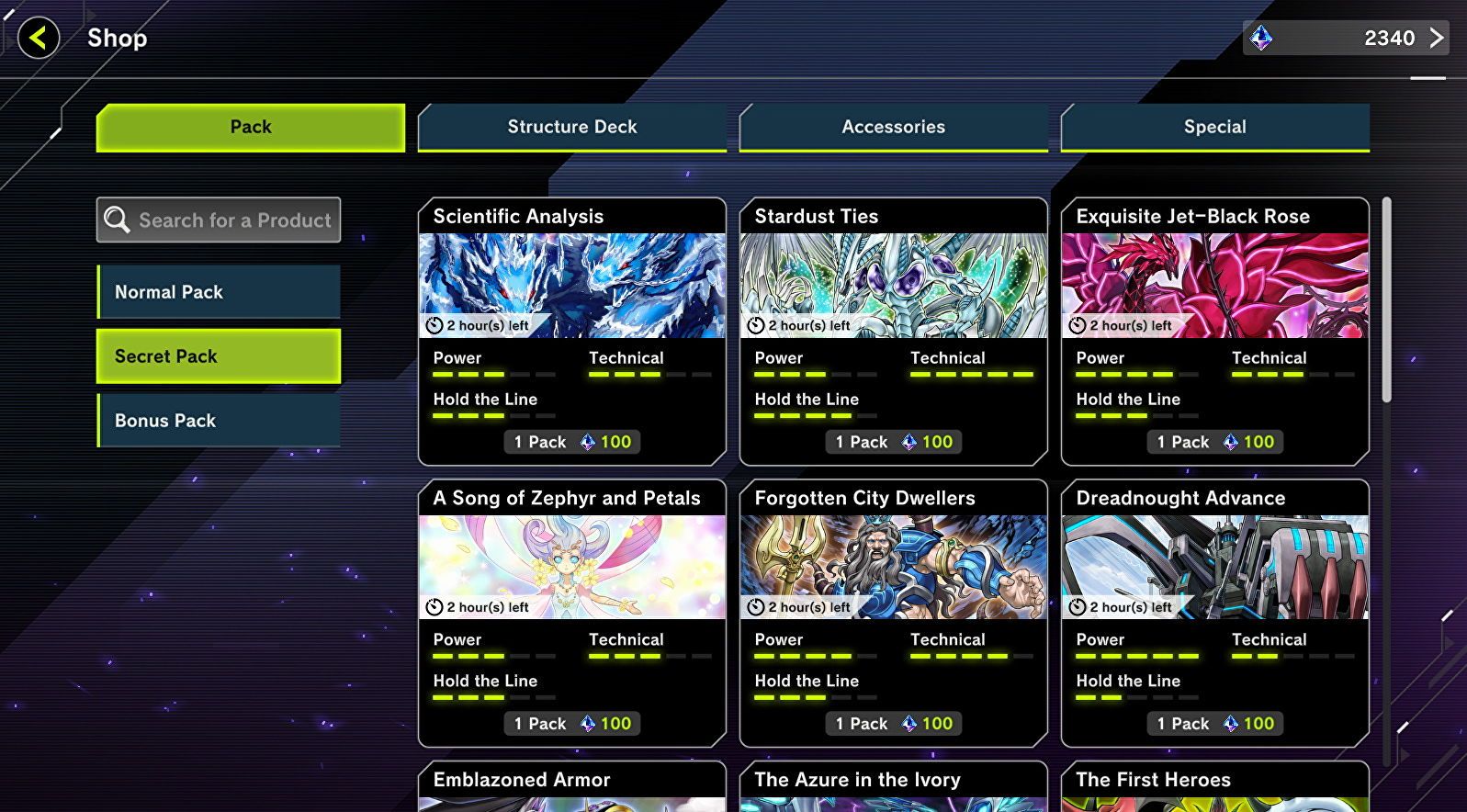The width and height of the screenshot is (1467, 812).
Task: Switch to the Structure Deck tab
Action: tap(571, 127)
